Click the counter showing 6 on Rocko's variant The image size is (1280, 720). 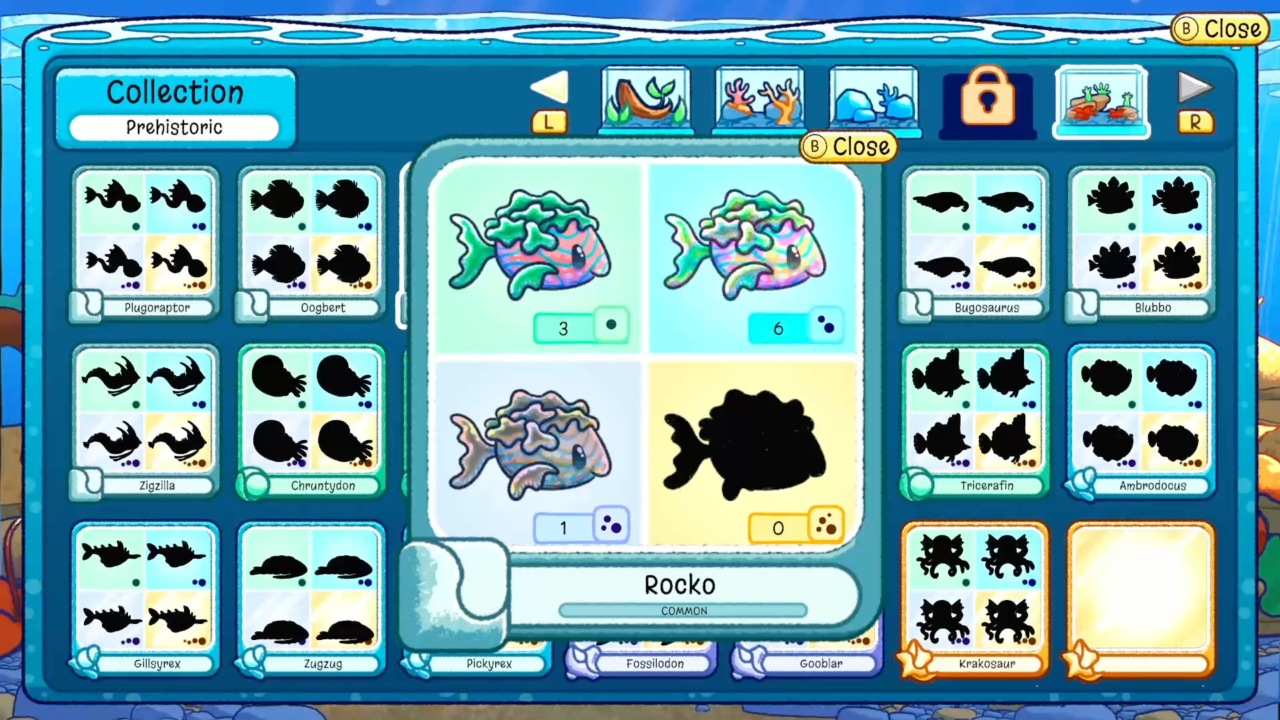coord(797,327)
